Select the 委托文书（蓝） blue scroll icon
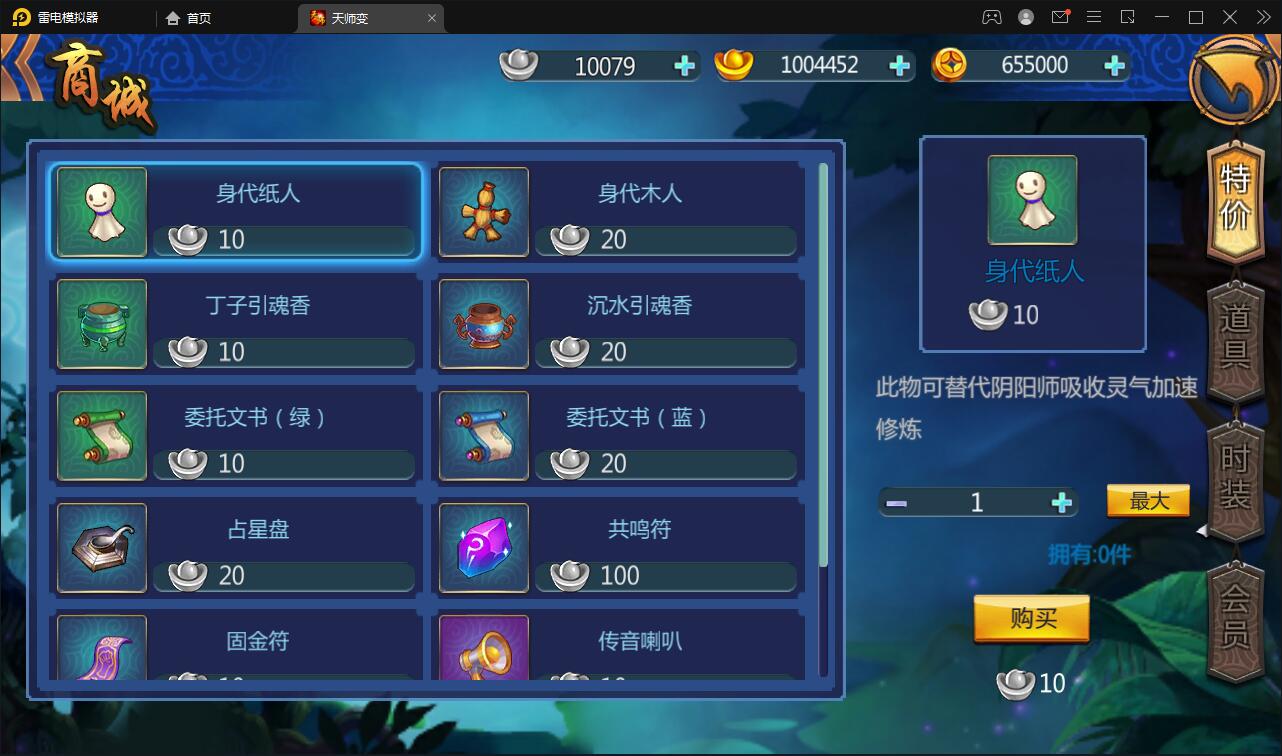The width and height of the screenshot is (1282, 756). [483, 435]
